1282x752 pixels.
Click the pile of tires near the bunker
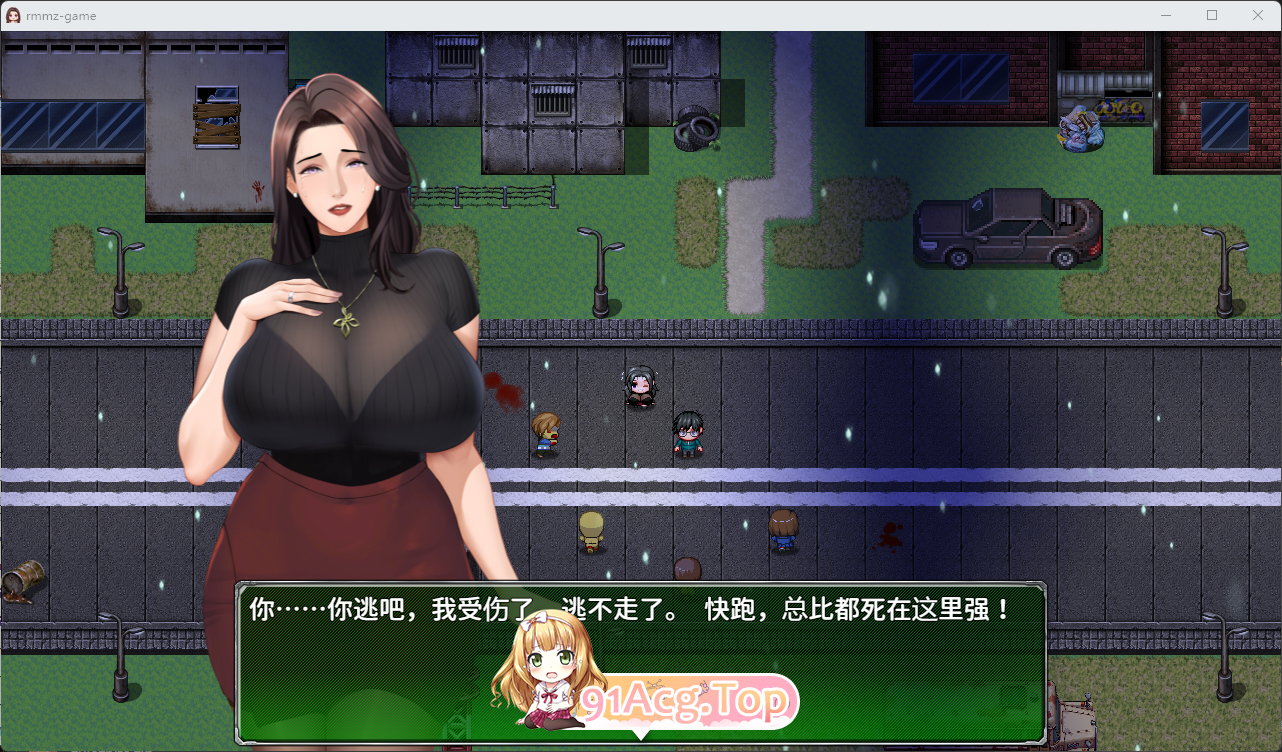(x=695, y=130)
